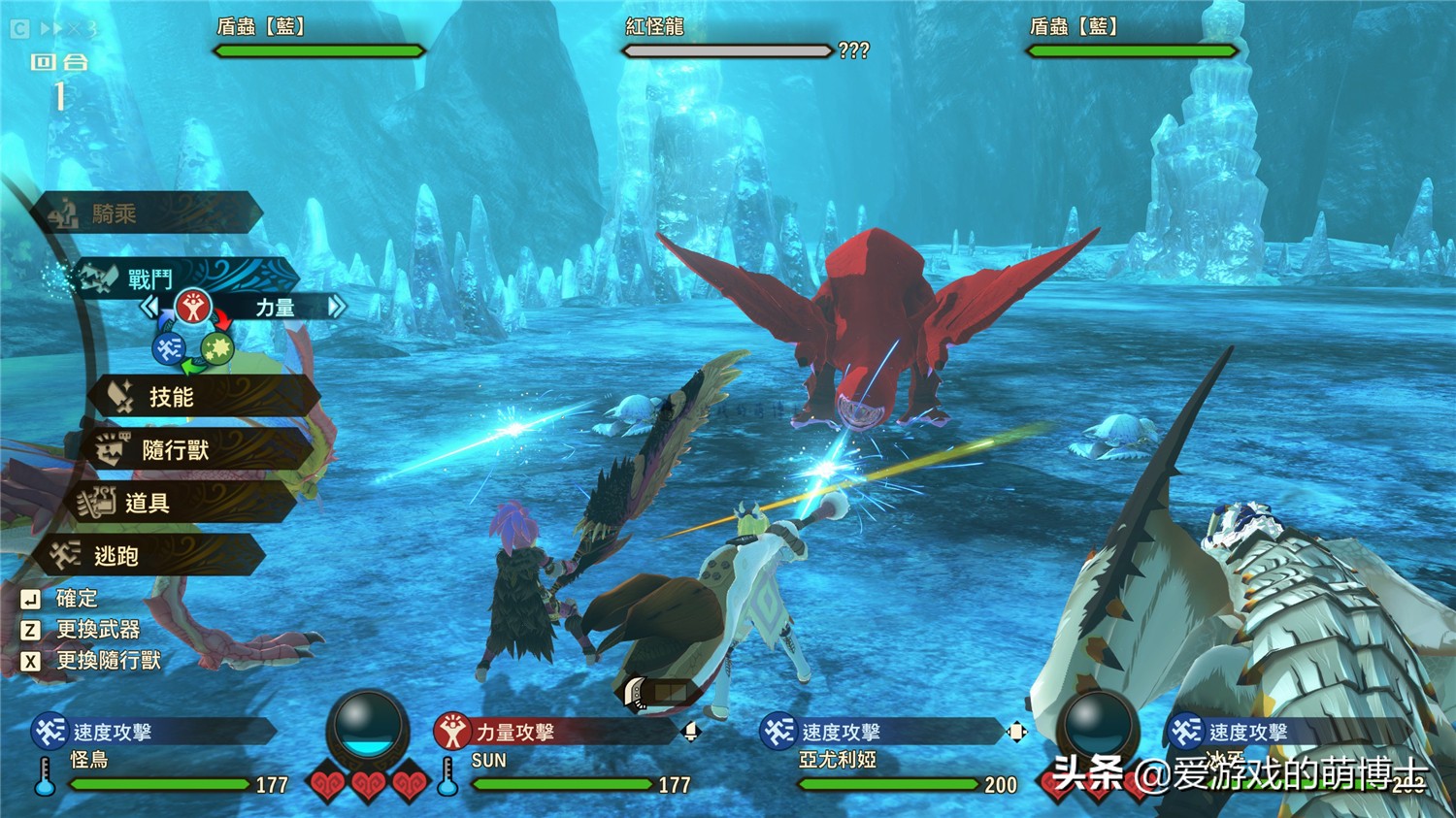Target 紅怪龍 by its name label

654,27
